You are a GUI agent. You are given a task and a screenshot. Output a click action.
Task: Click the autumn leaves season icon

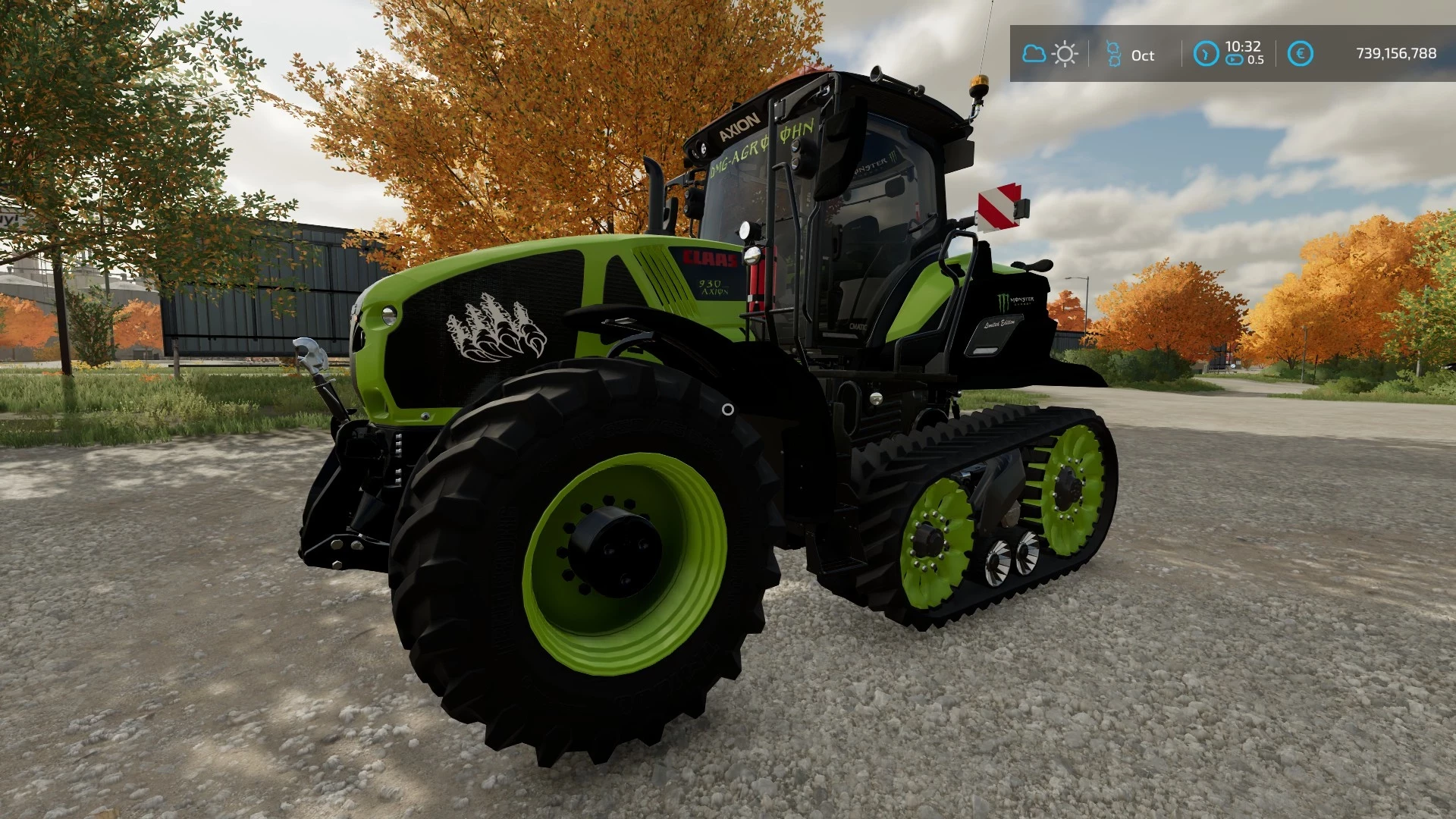click(1113, 55)
